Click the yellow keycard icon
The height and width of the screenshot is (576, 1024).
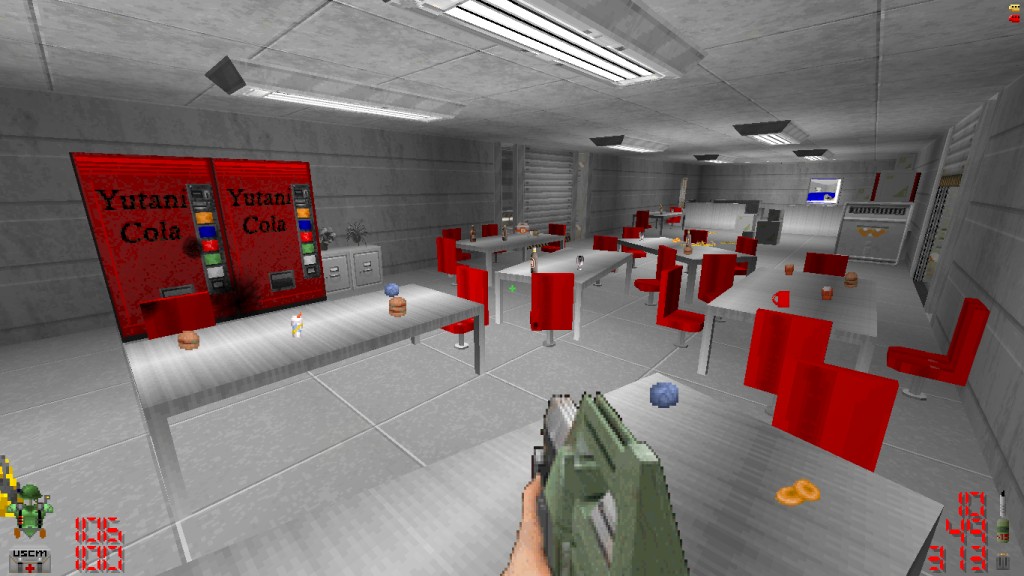pyautogui.click(x=1015, y=7)
